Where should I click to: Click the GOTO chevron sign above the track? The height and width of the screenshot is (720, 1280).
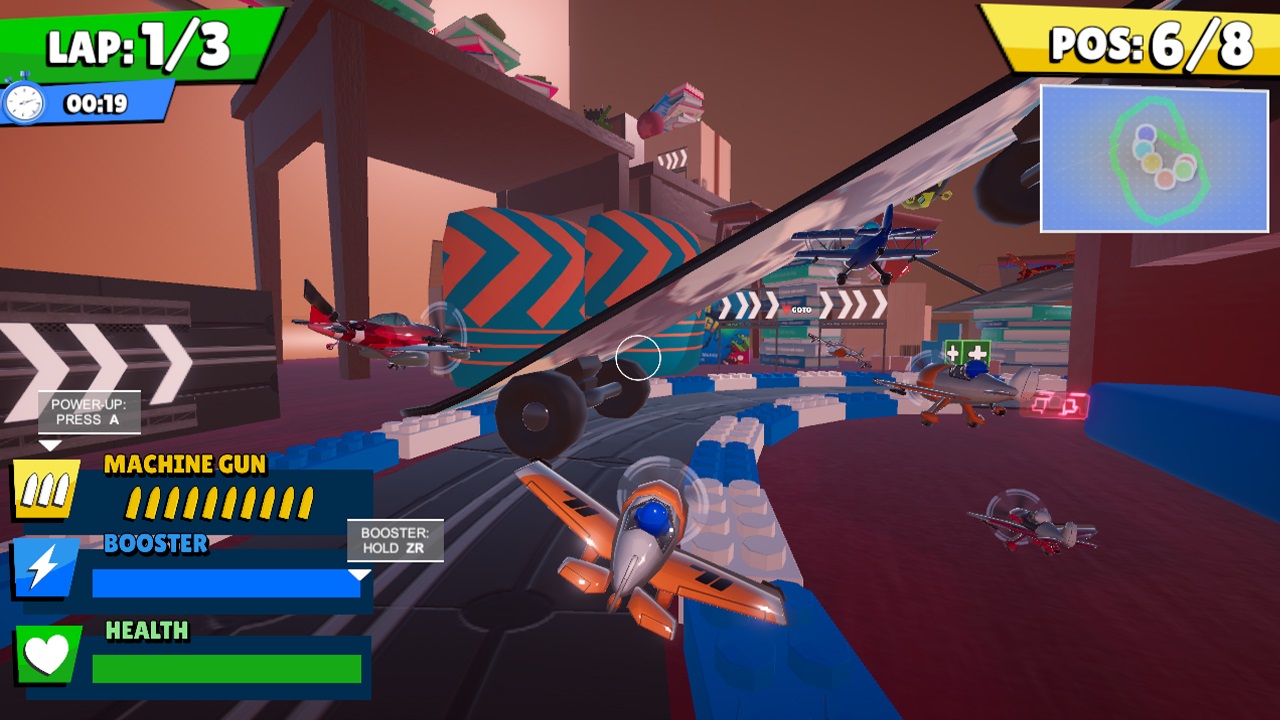pos(800,310)
